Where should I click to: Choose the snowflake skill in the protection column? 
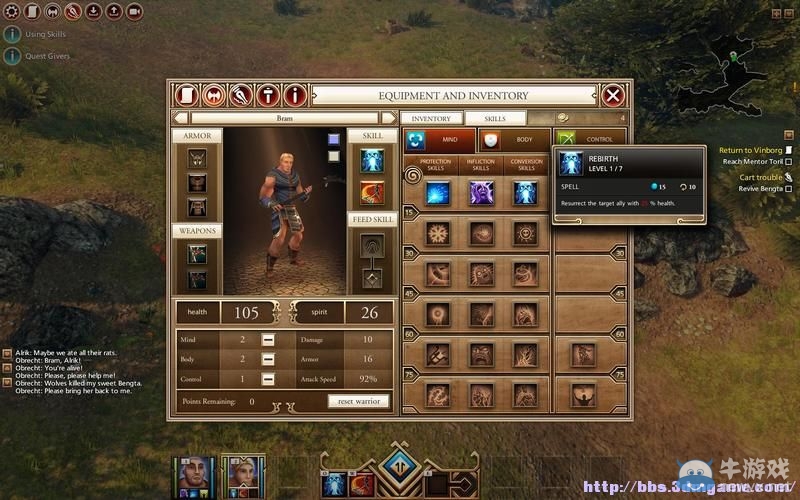tap(438, 233)
